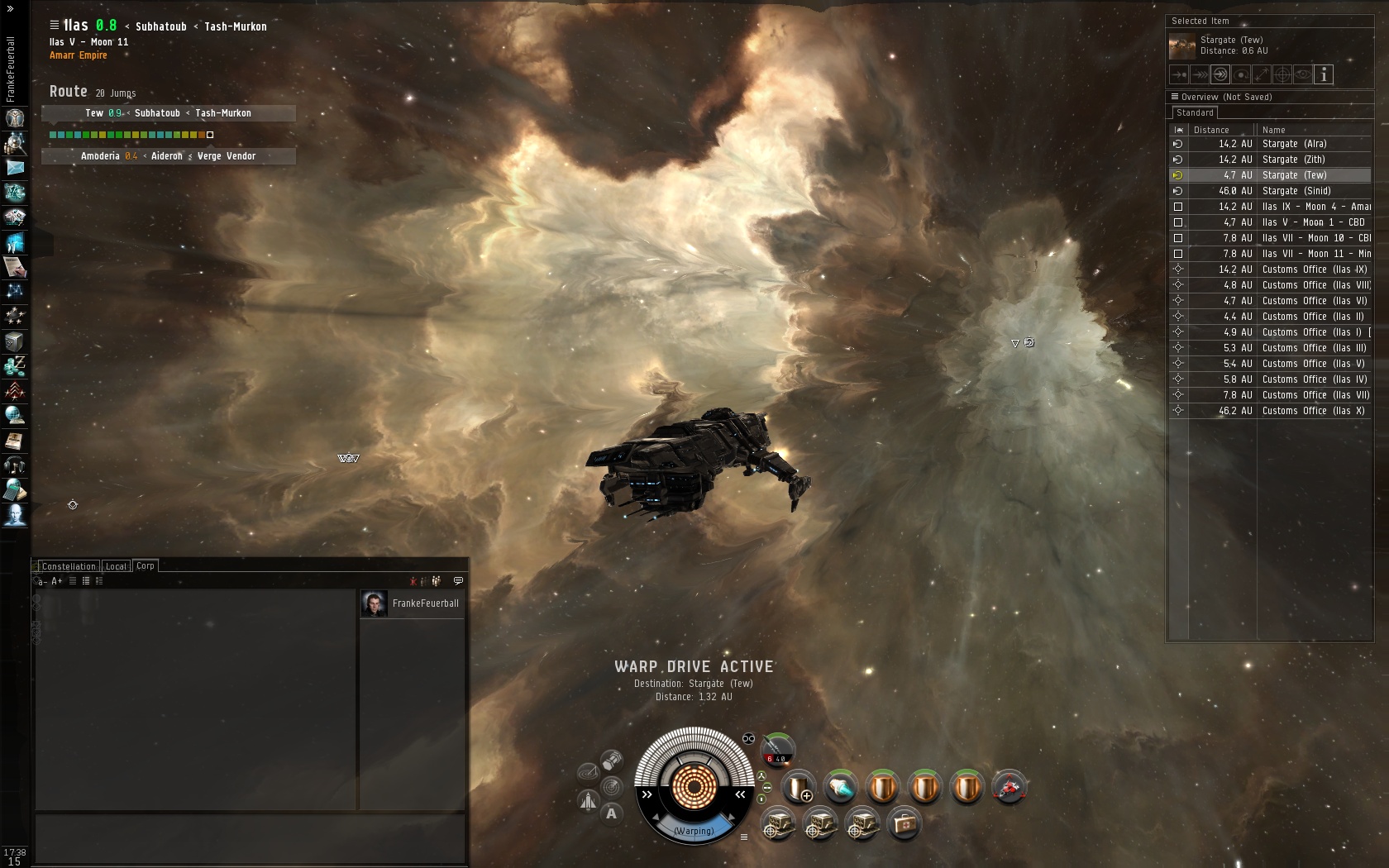Click FrankeFeuerball in the chat member list
This screenshot has width=1389, height=868.
point(425,603)
